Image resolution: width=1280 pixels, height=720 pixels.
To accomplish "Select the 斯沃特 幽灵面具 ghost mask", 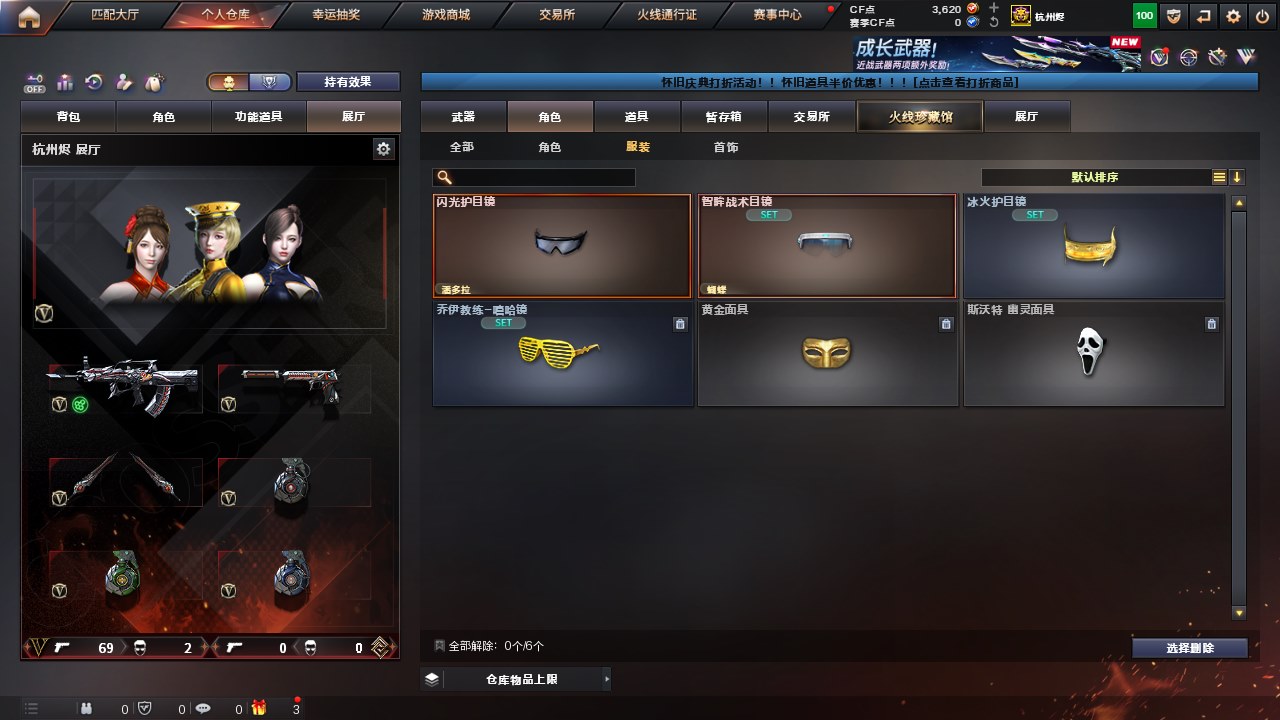I will pyautogui.click(x=1092, y=354).
